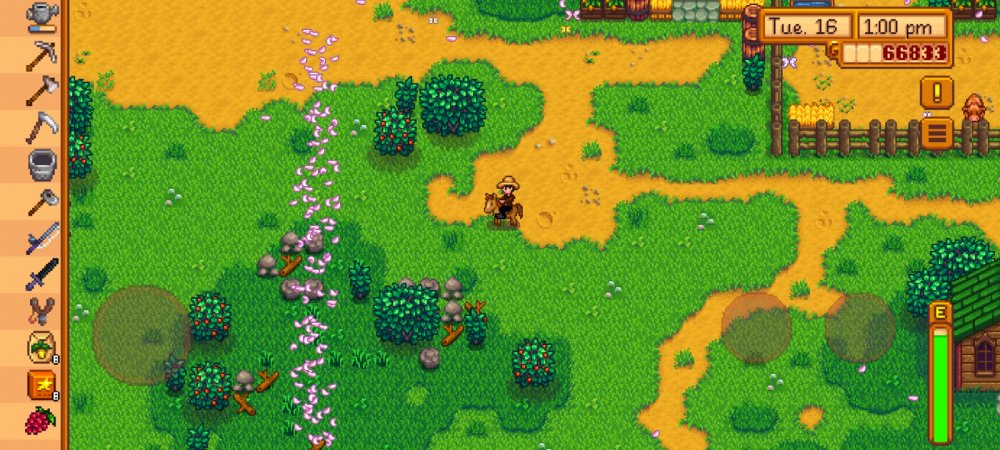
Task: Equip the blue-bladed sword
Action: [42, 236]
